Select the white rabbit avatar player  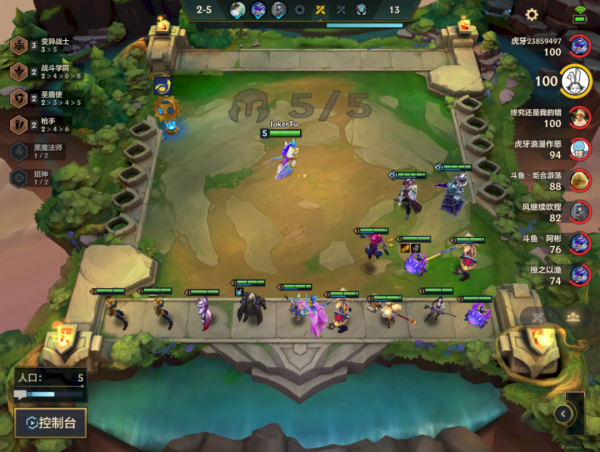pos(576,80)
